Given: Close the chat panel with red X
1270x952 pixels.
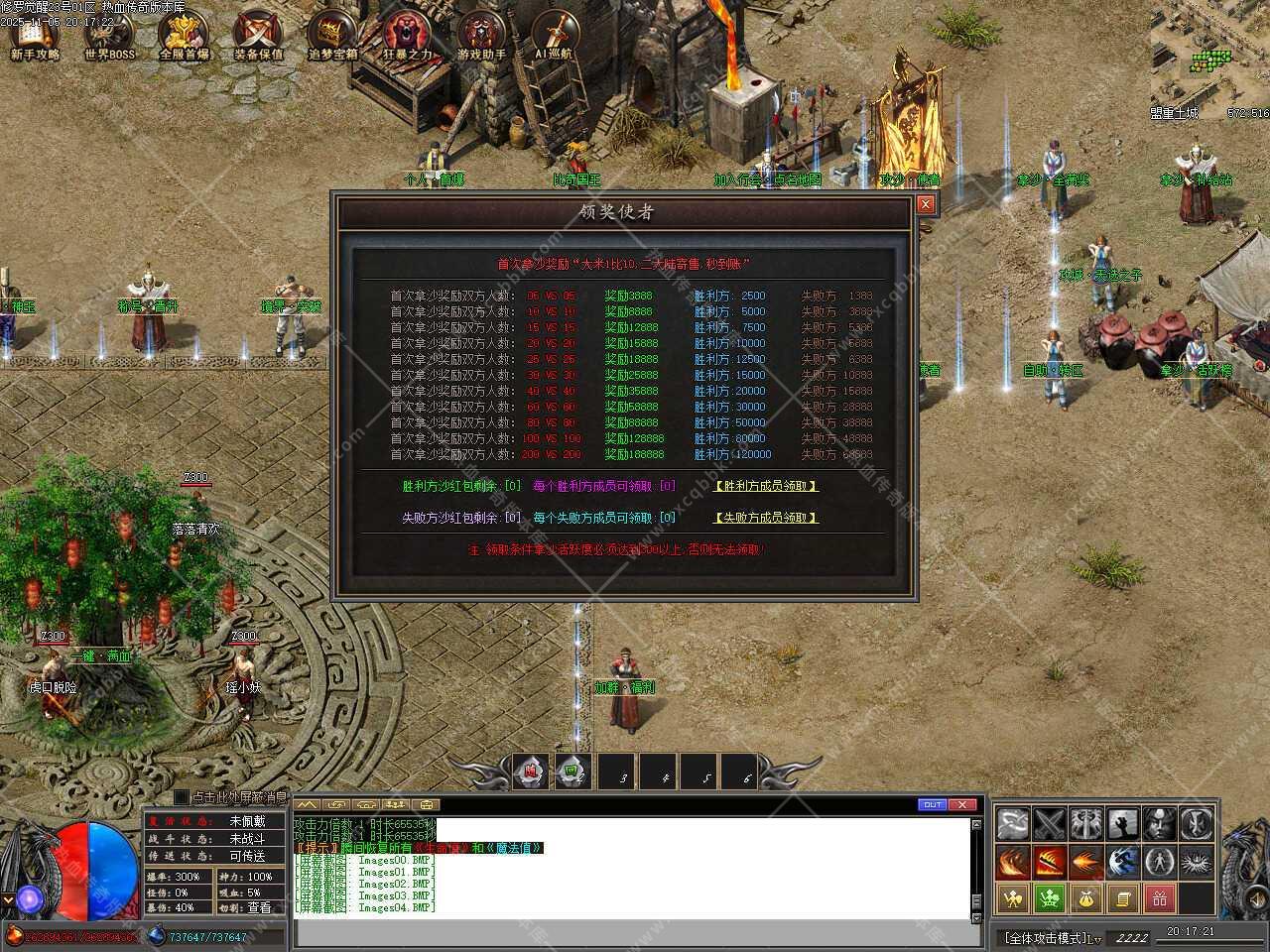Looking at the screenshot, I should tap(961, 804).
